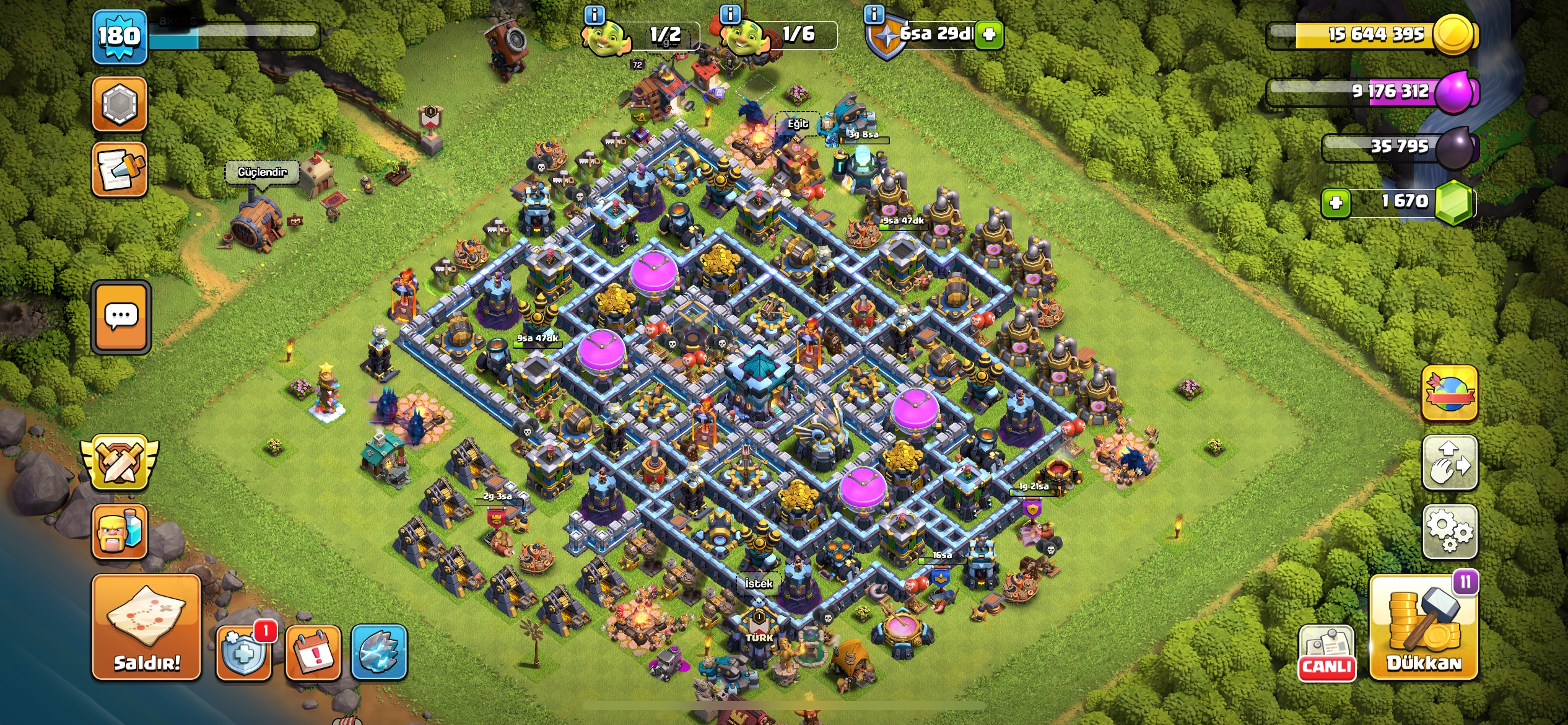Open the CANLI live news
This screenshot has width=1568, height=725.
click(1326, 653)
